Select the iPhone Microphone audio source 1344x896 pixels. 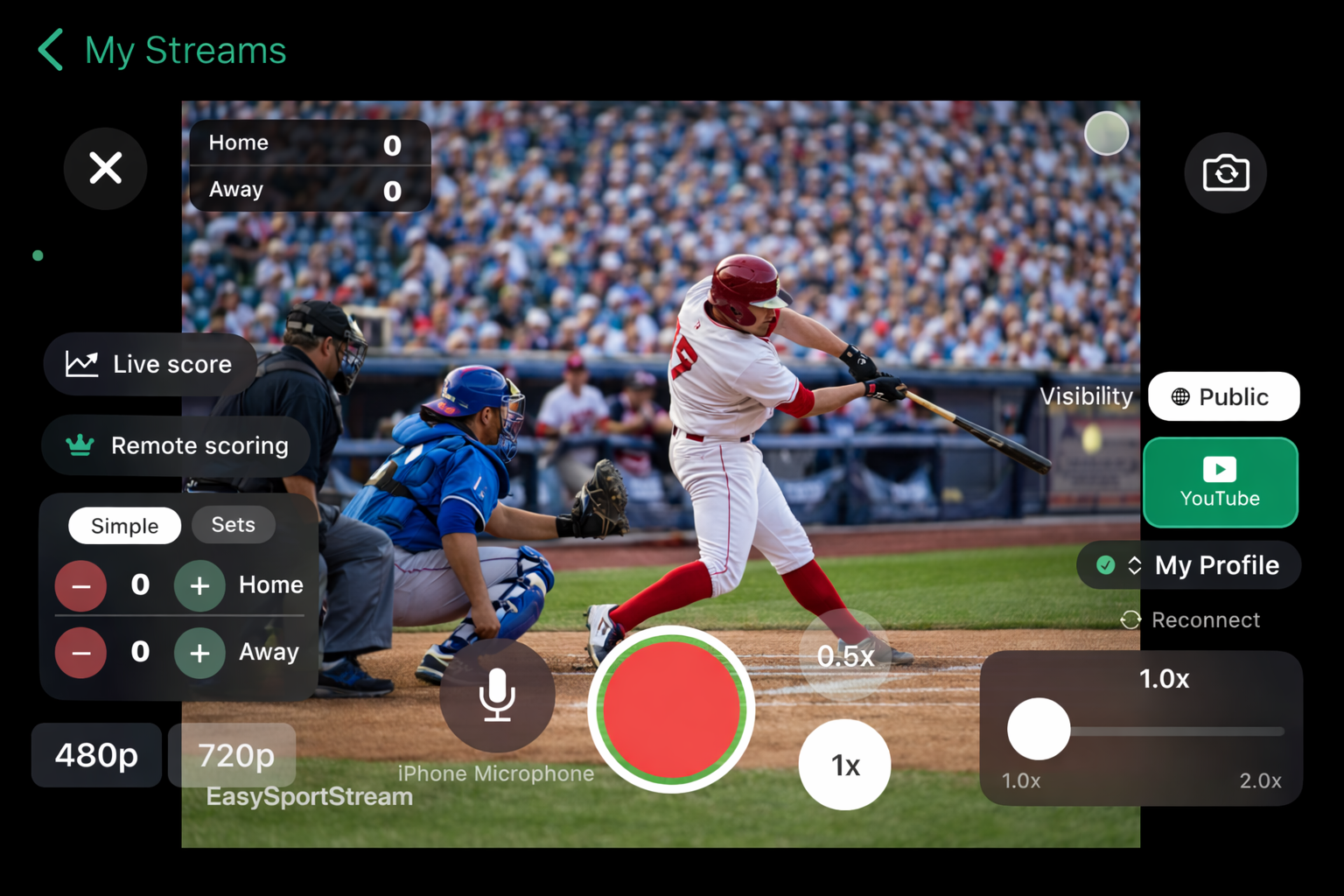[496, 696]
